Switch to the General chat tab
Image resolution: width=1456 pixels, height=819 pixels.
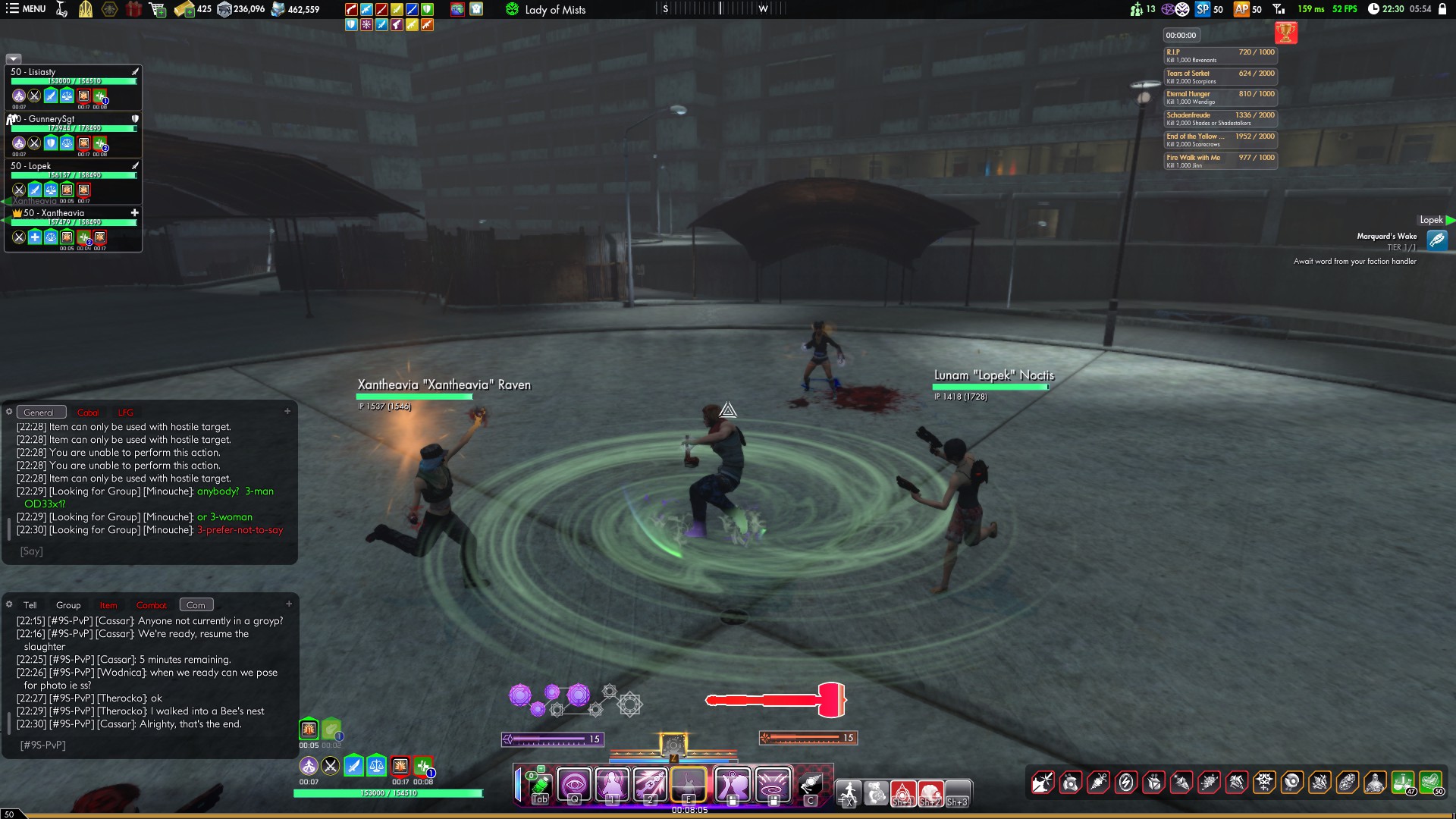(x=39, y=413)
